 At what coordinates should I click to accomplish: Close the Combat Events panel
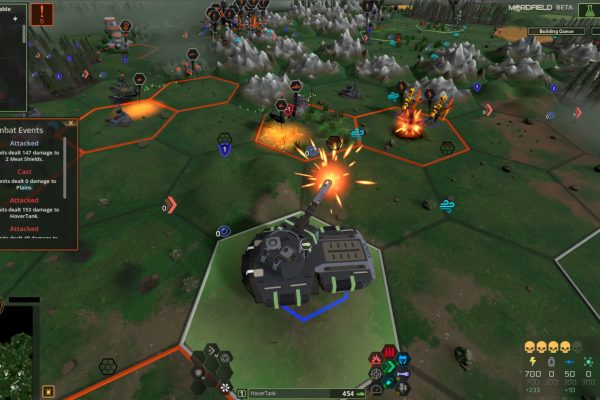point(71,123)
